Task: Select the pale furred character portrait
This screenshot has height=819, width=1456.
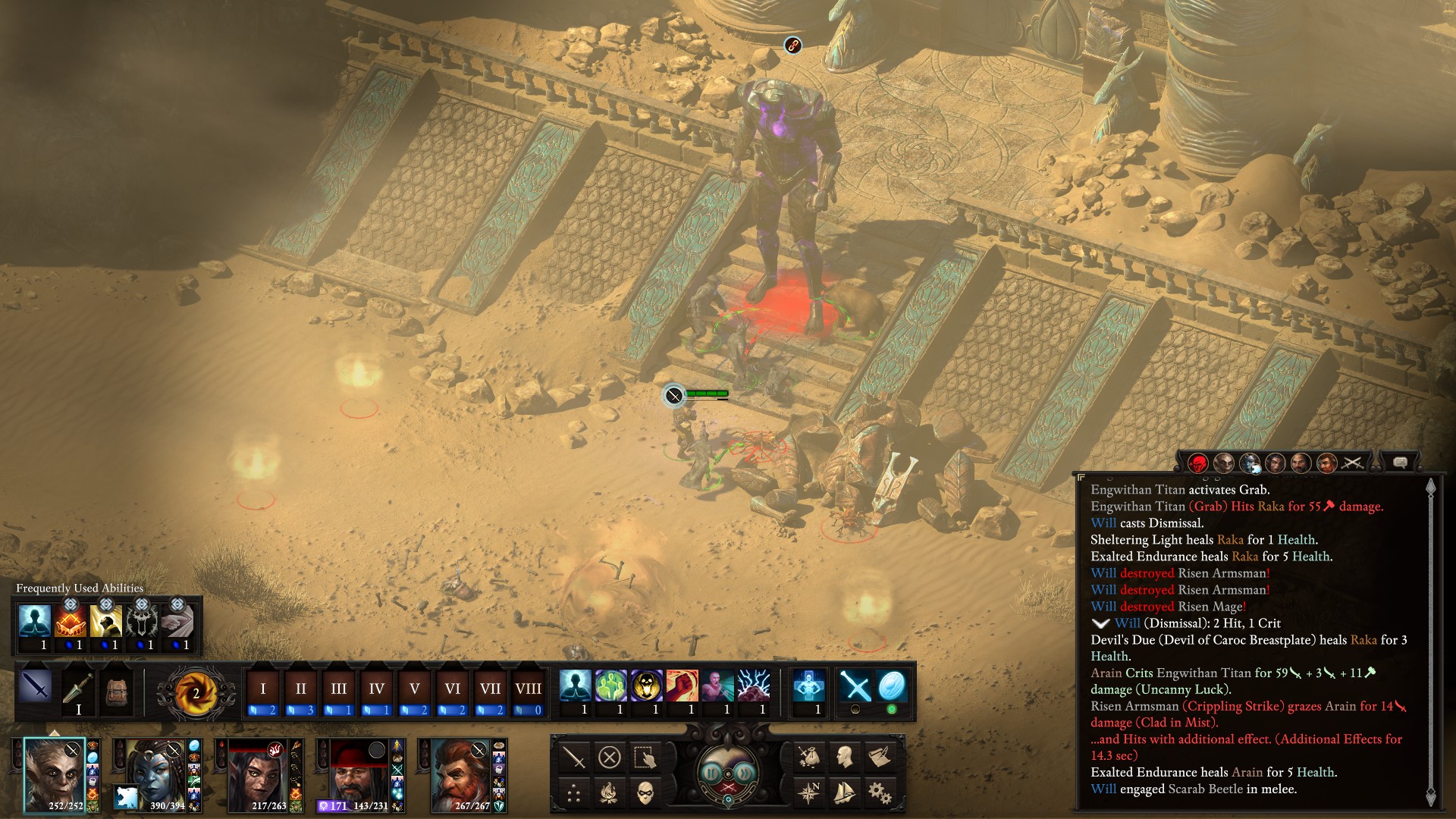Action: coord(53,775)
